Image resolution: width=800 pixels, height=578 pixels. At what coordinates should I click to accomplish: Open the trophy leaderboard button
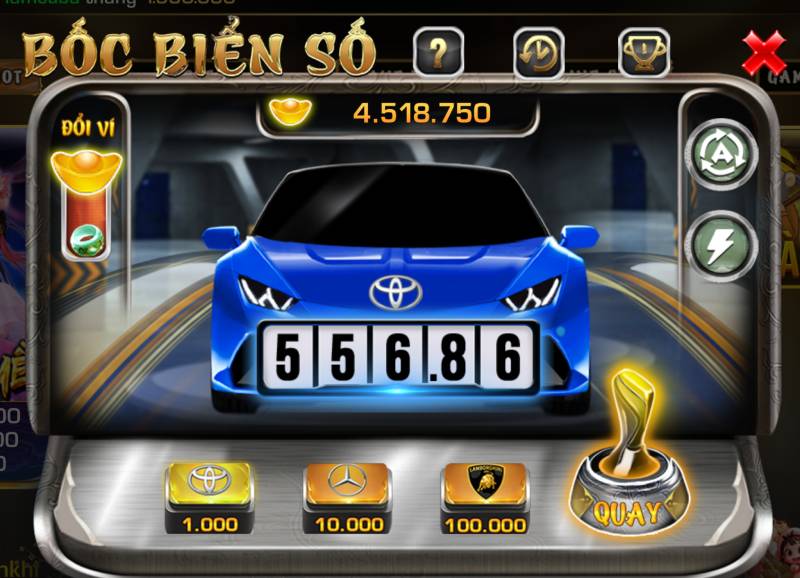click(x=643, y=52)
